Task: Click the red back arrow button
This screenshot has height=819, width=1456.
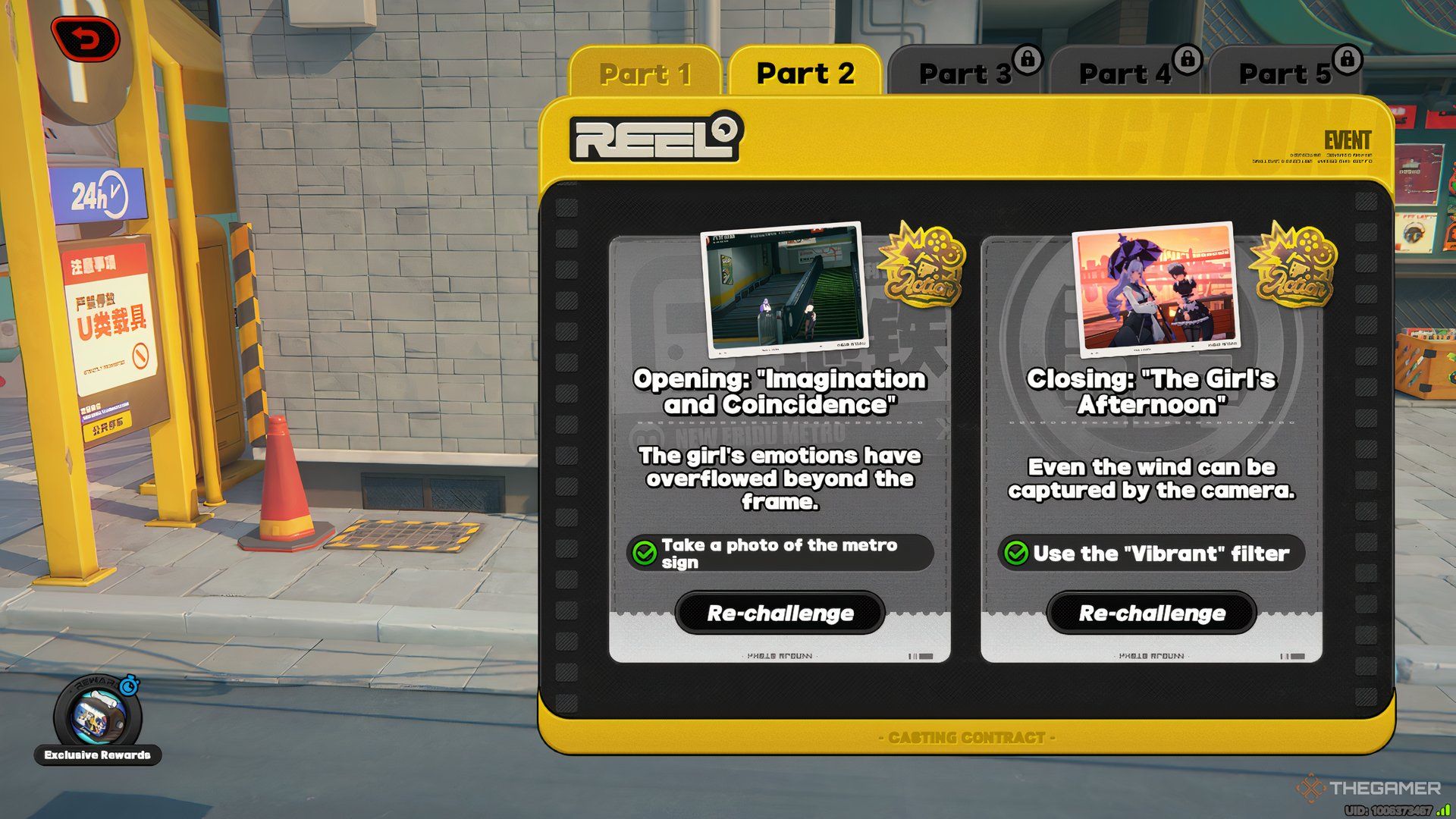Action: point(86,39)
